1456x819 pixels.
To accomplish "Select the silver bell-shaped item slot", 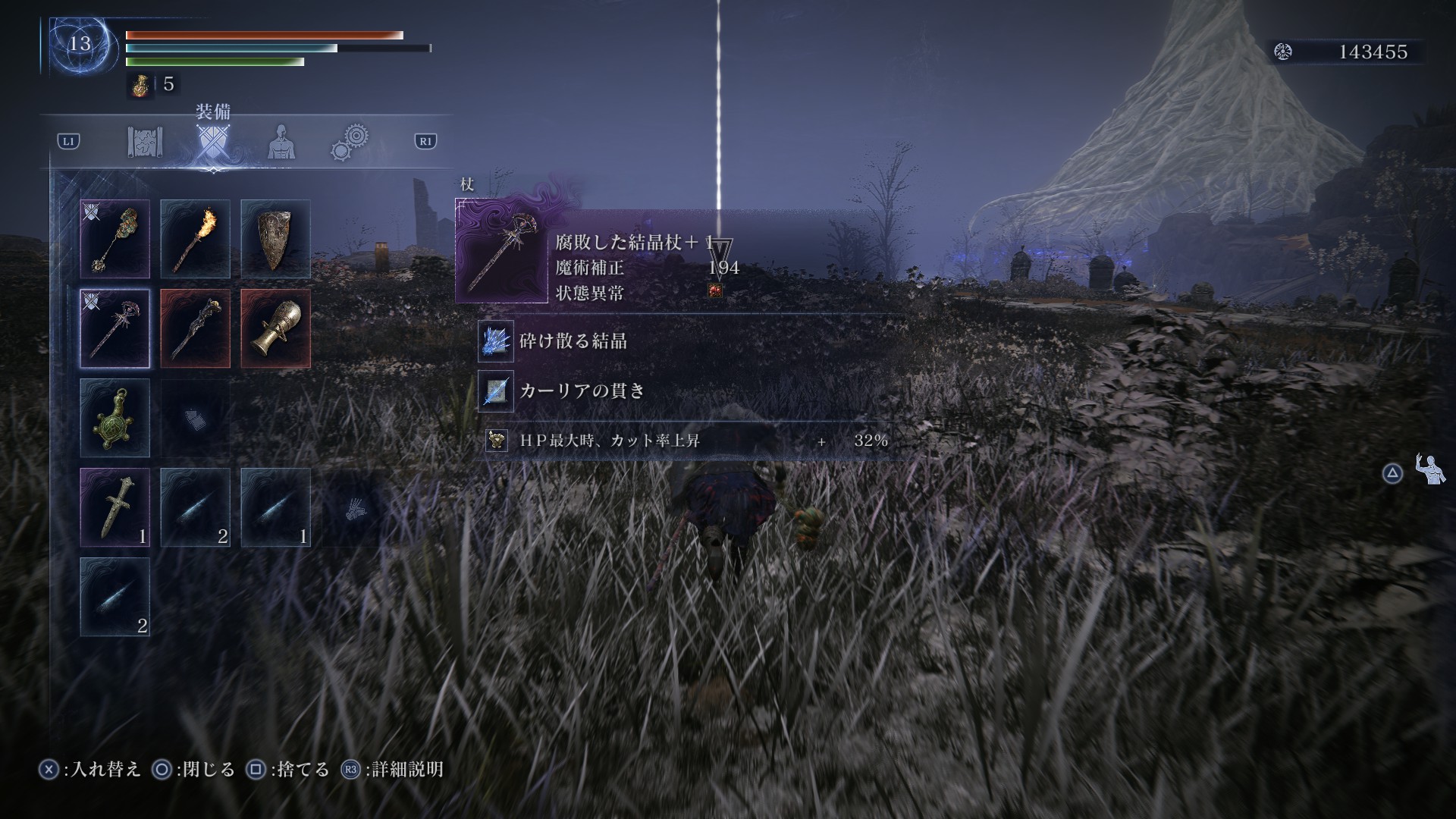I will [x=275, y=328].
